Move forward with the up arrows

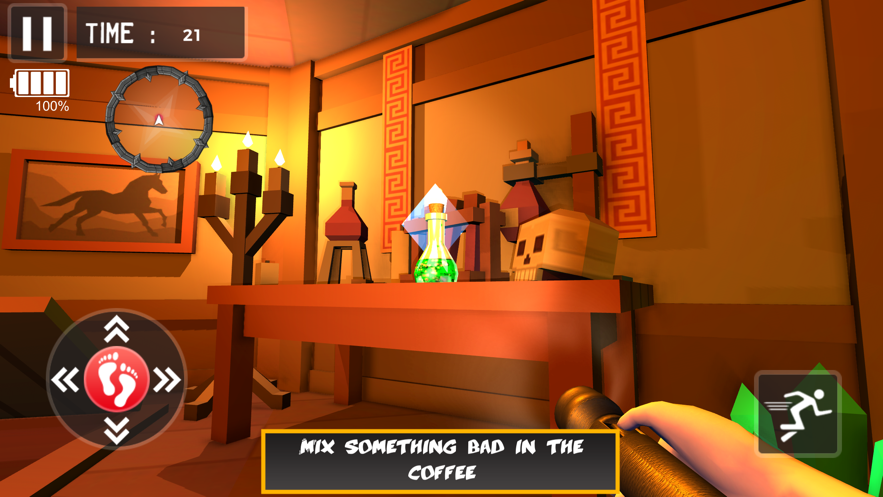(116, 328)
